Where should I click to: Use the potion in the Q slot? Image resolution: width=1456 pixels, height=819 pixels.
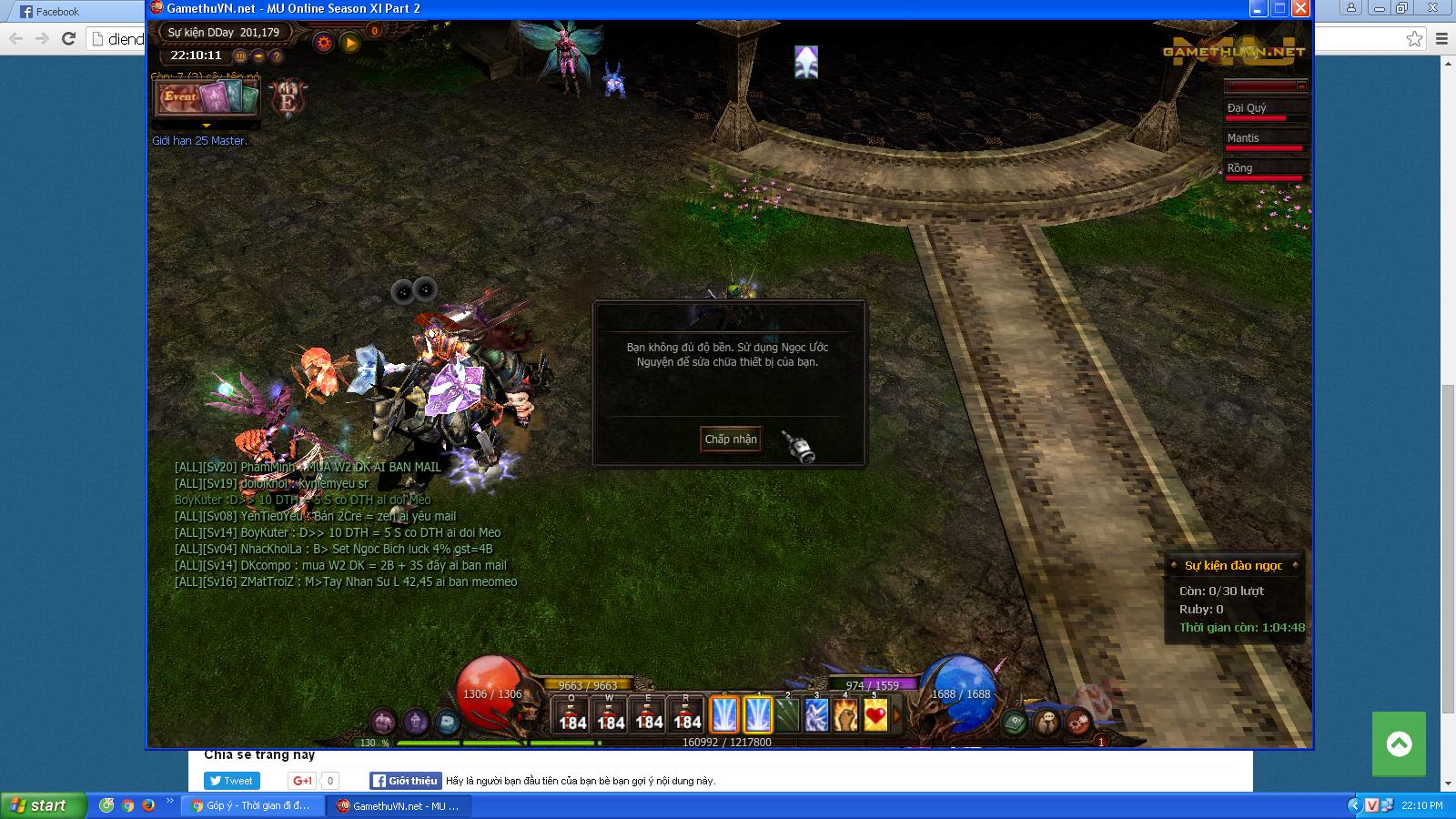tap(572, 715)
